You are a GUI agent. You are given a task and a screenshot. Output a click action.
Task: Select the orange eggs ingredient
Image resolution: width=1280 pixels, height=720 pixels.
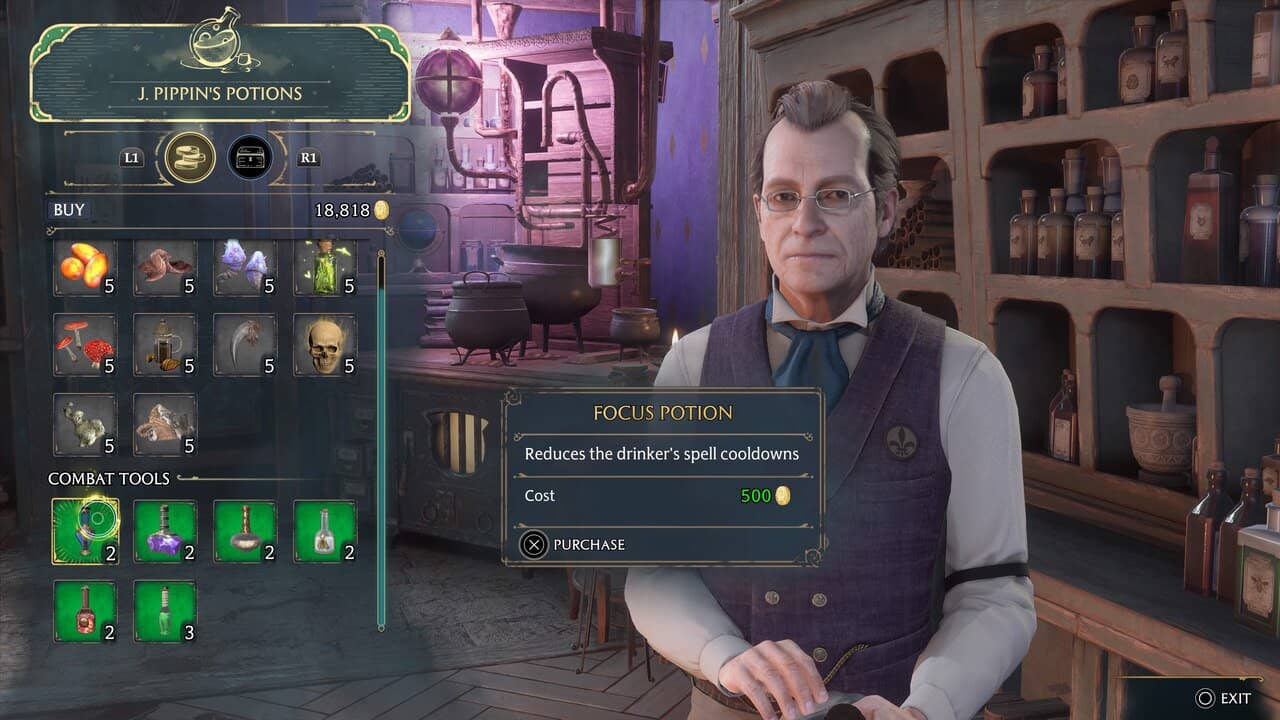point(85,268)
